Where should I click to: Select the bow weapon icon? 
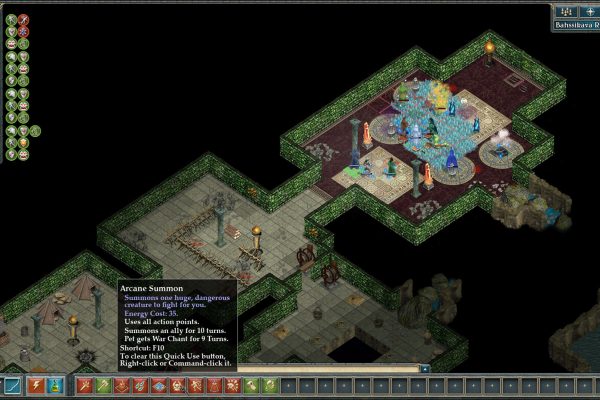(x=13, y=385)
